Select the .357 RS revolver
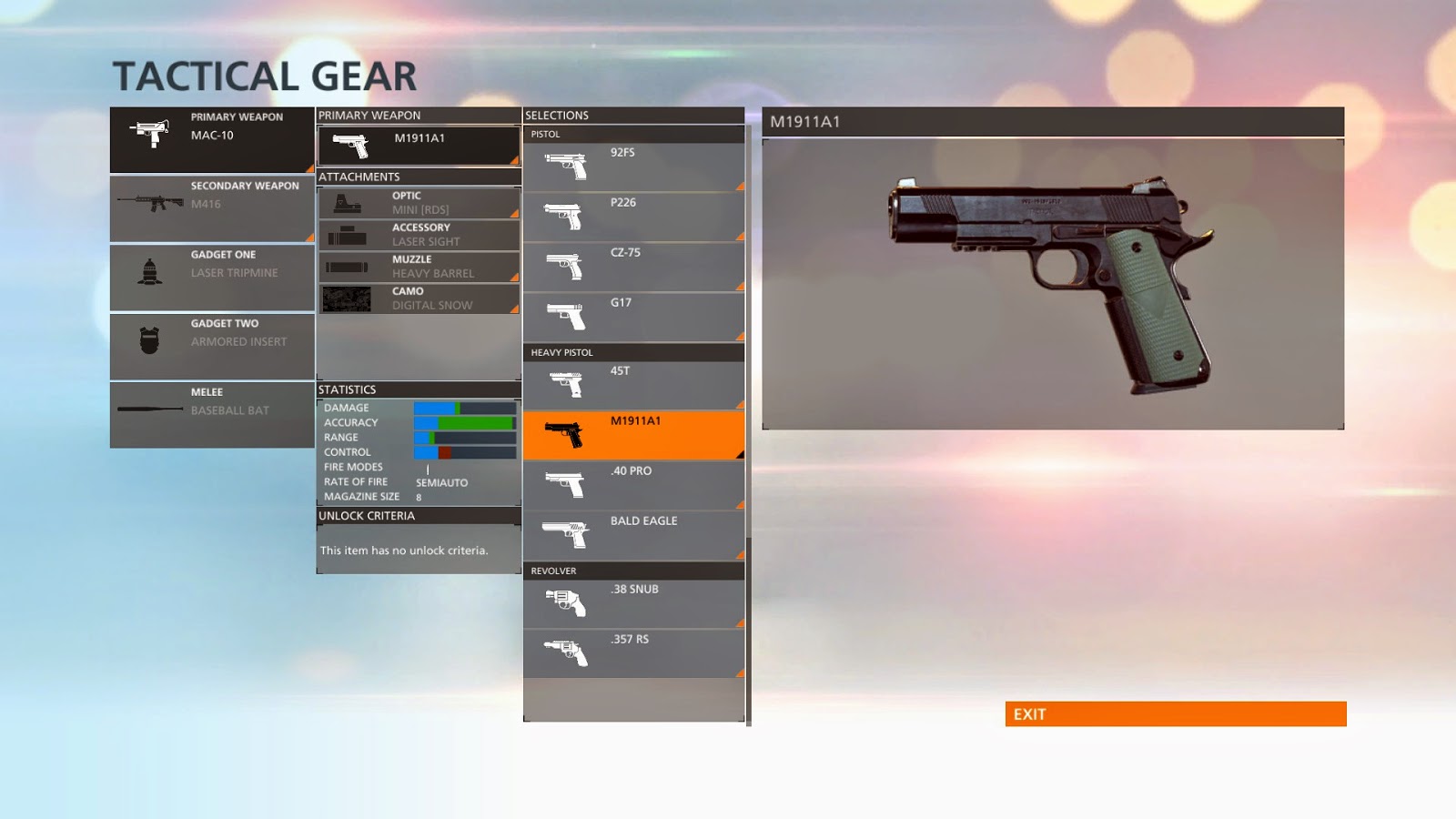Screen dimensions: 1456x819 (x=633, y=653)
